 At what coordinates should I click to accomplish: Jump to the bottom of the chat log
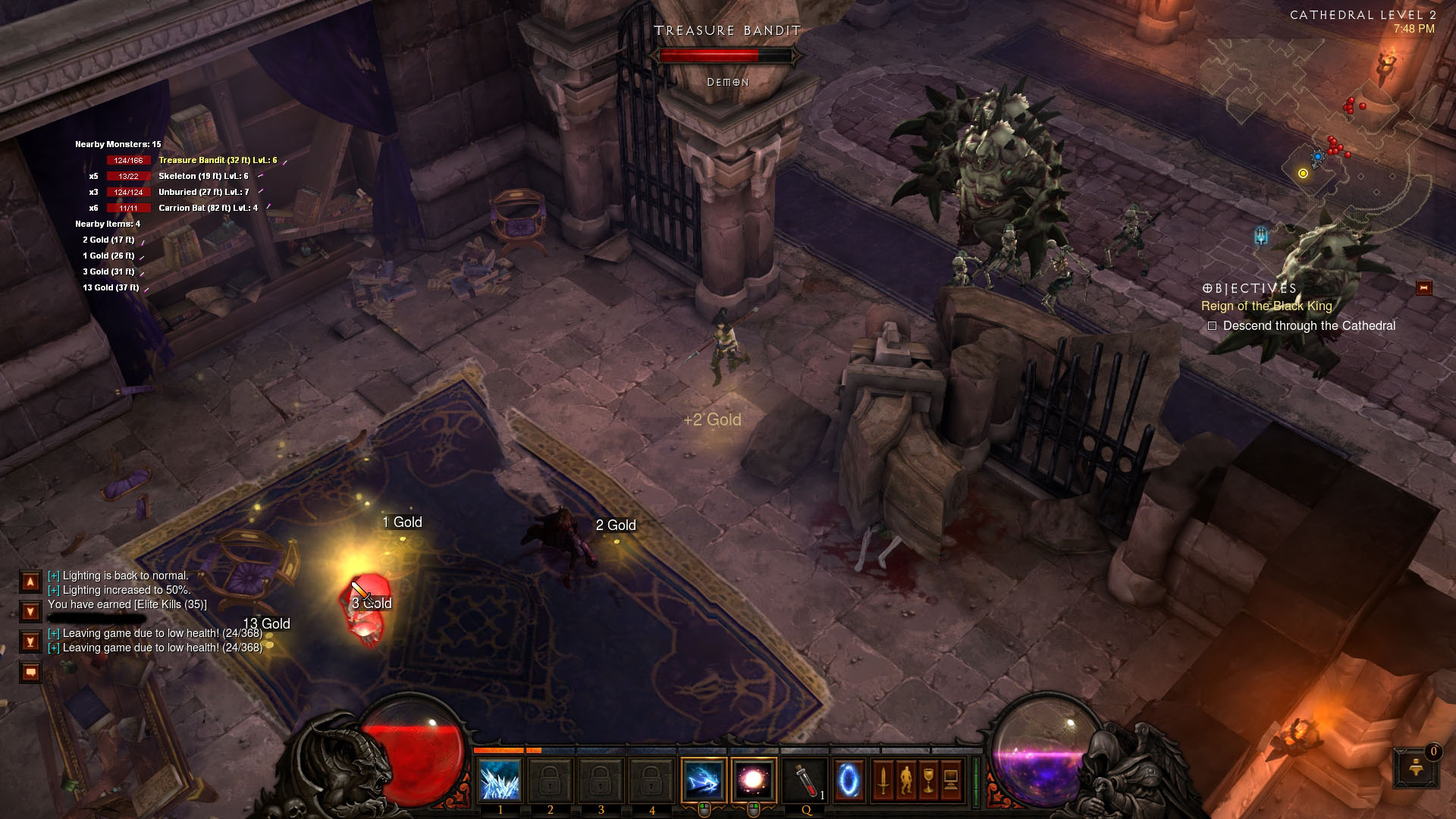coord(30,642)
